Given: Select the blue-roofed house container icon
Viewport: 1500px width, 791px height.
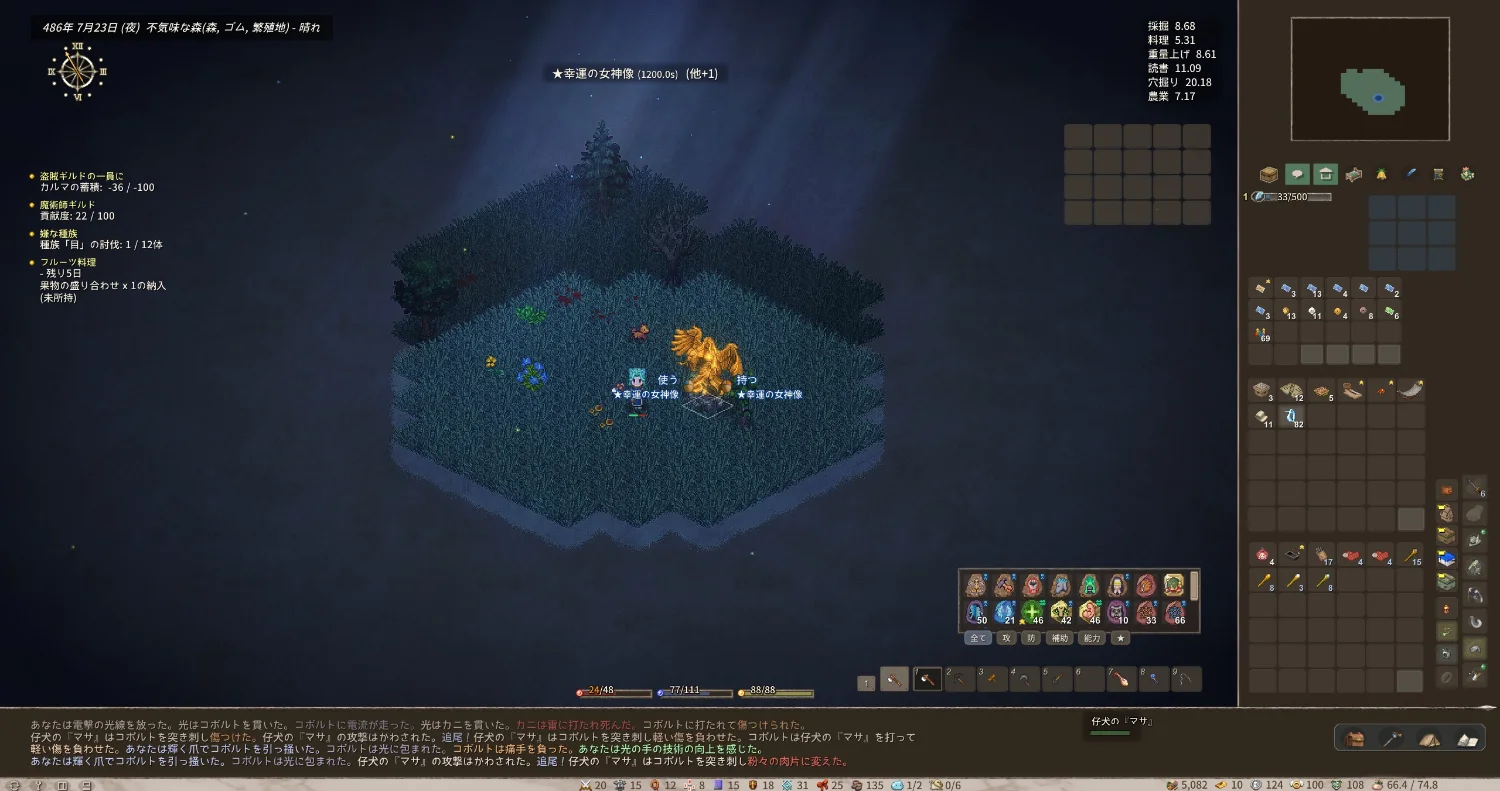Looking at the screenshot, I should click(x=1446, y=559).
